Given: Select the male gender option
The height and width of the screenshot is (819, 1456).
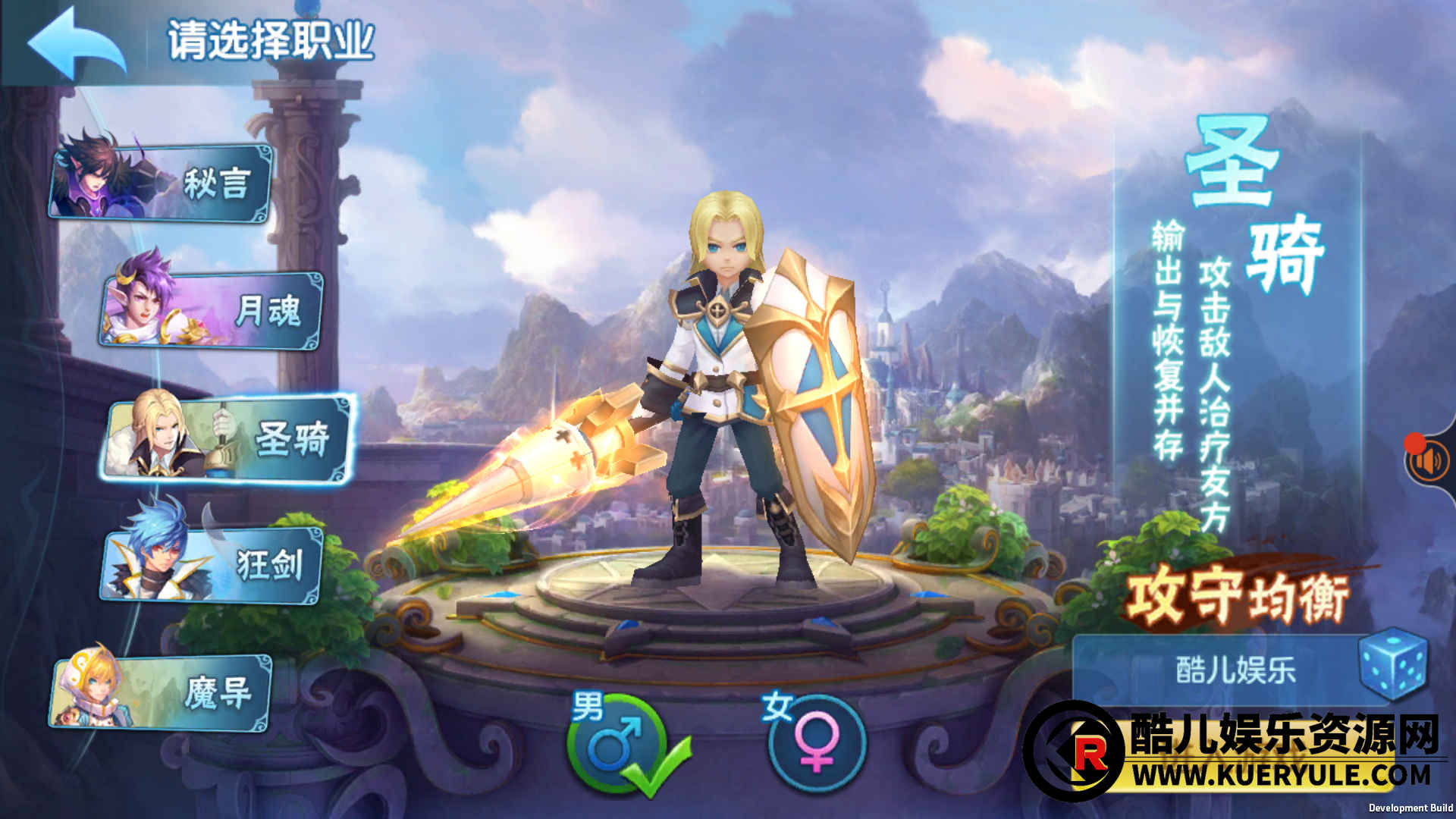Looking at the screenshot, I should (616, 743).
